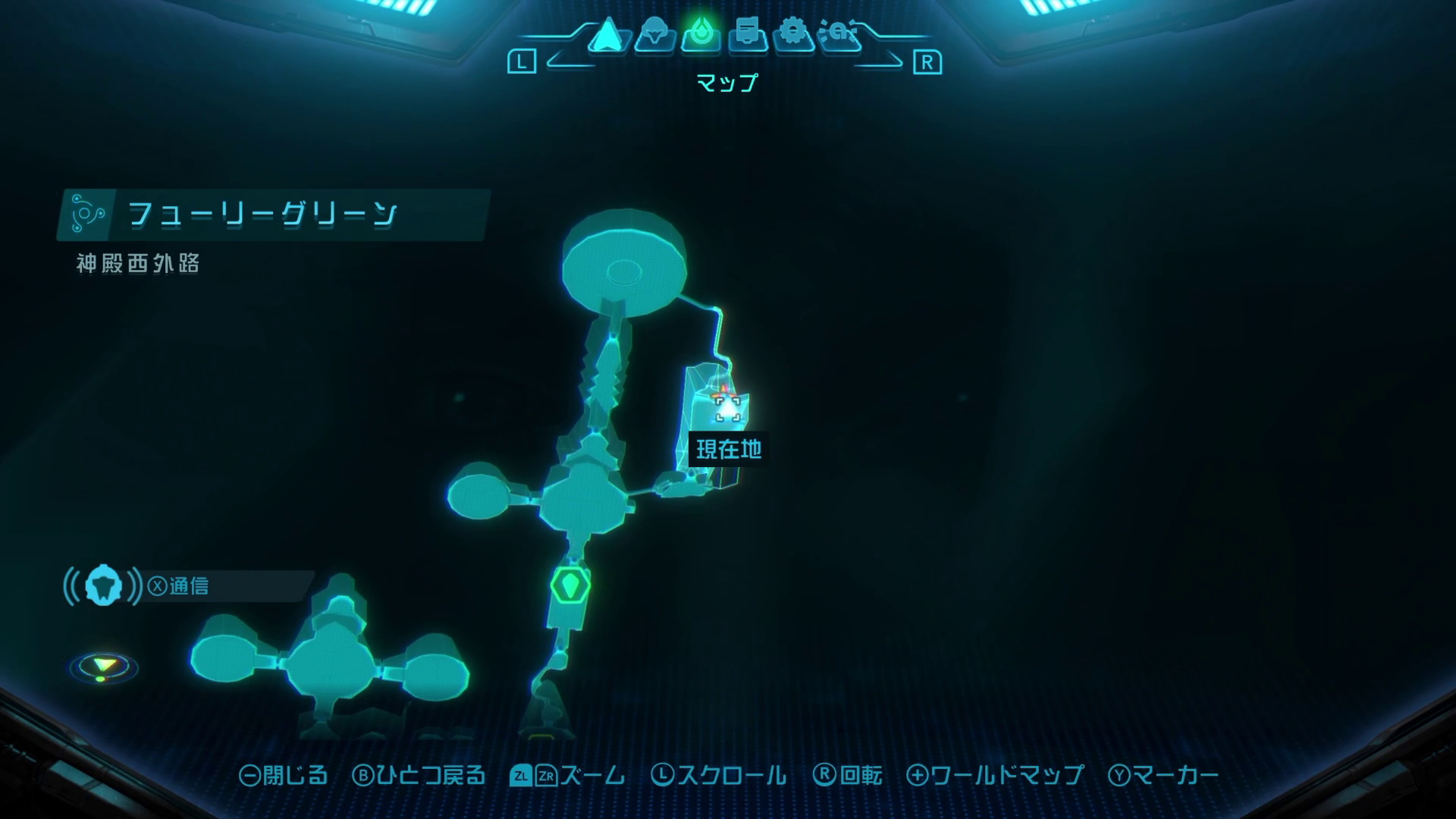The height and width of the screenshot is (819, 1456).
Task: Switch to the suit helmet tab
Action: tap(654, 35)
